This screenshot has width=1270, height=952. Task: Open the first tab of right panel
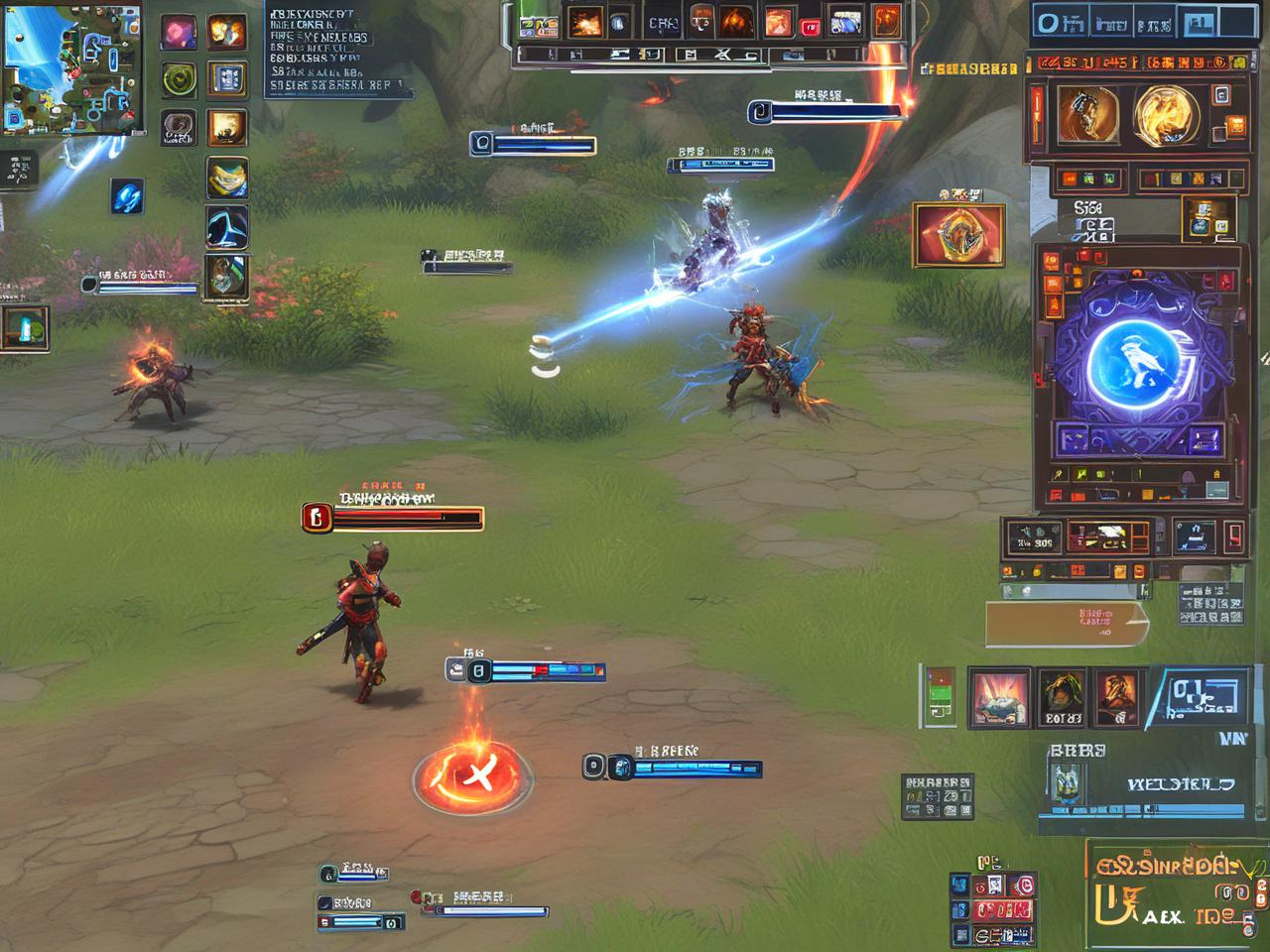[1060, 22]
